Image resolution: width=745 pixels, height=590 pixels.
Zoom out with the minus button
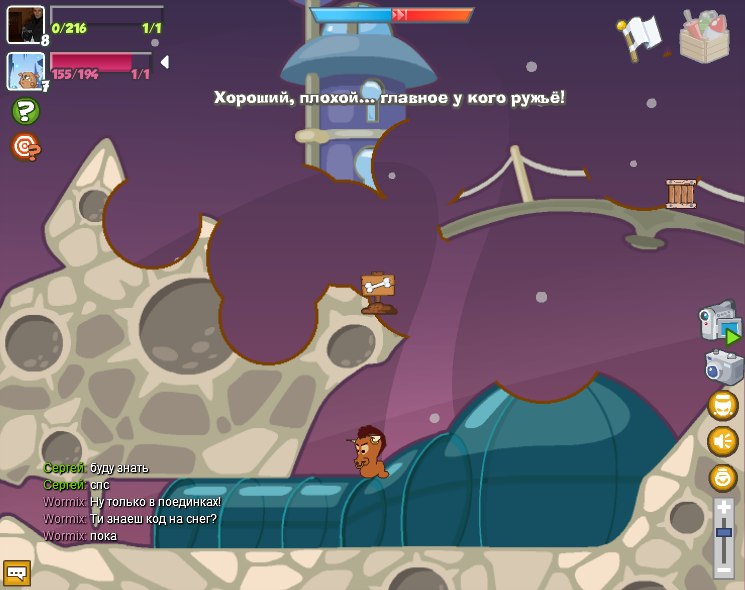point(724,569)
